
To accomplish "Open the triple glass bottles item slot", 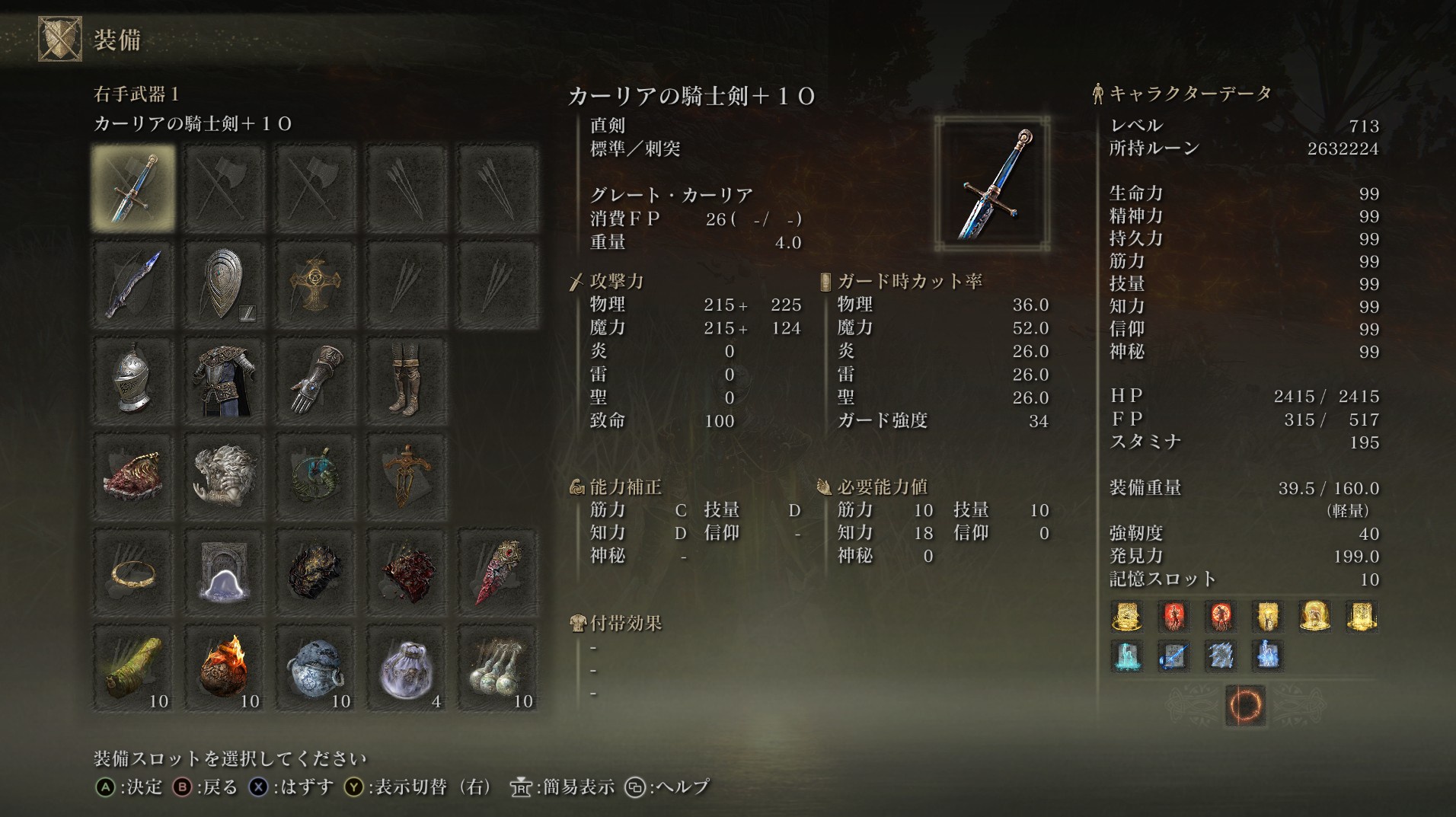I will click(497, 669).
